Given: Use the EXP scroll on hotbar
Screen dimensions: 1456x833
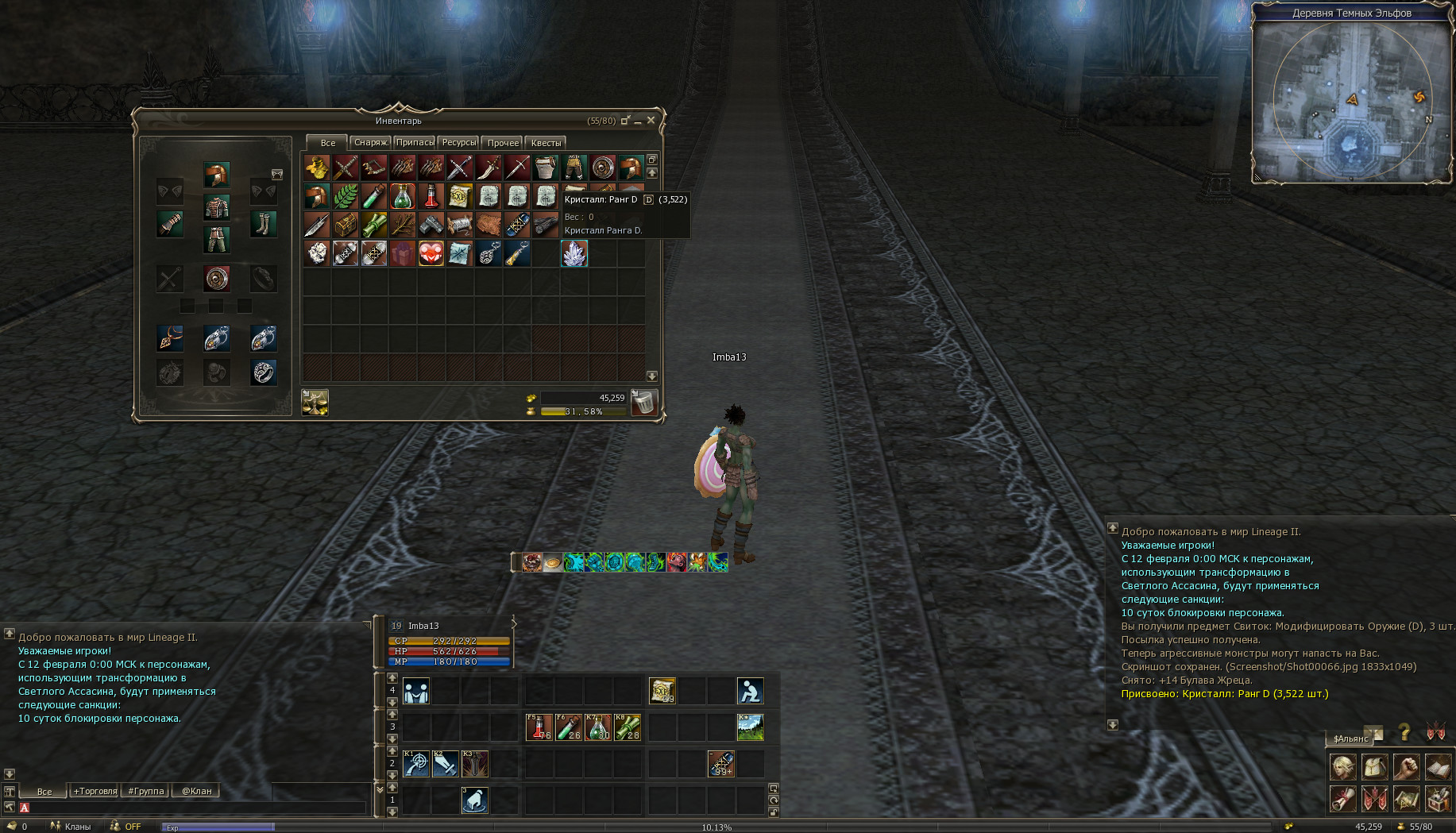Looking at the screenshot, I should tap(662, 691).
